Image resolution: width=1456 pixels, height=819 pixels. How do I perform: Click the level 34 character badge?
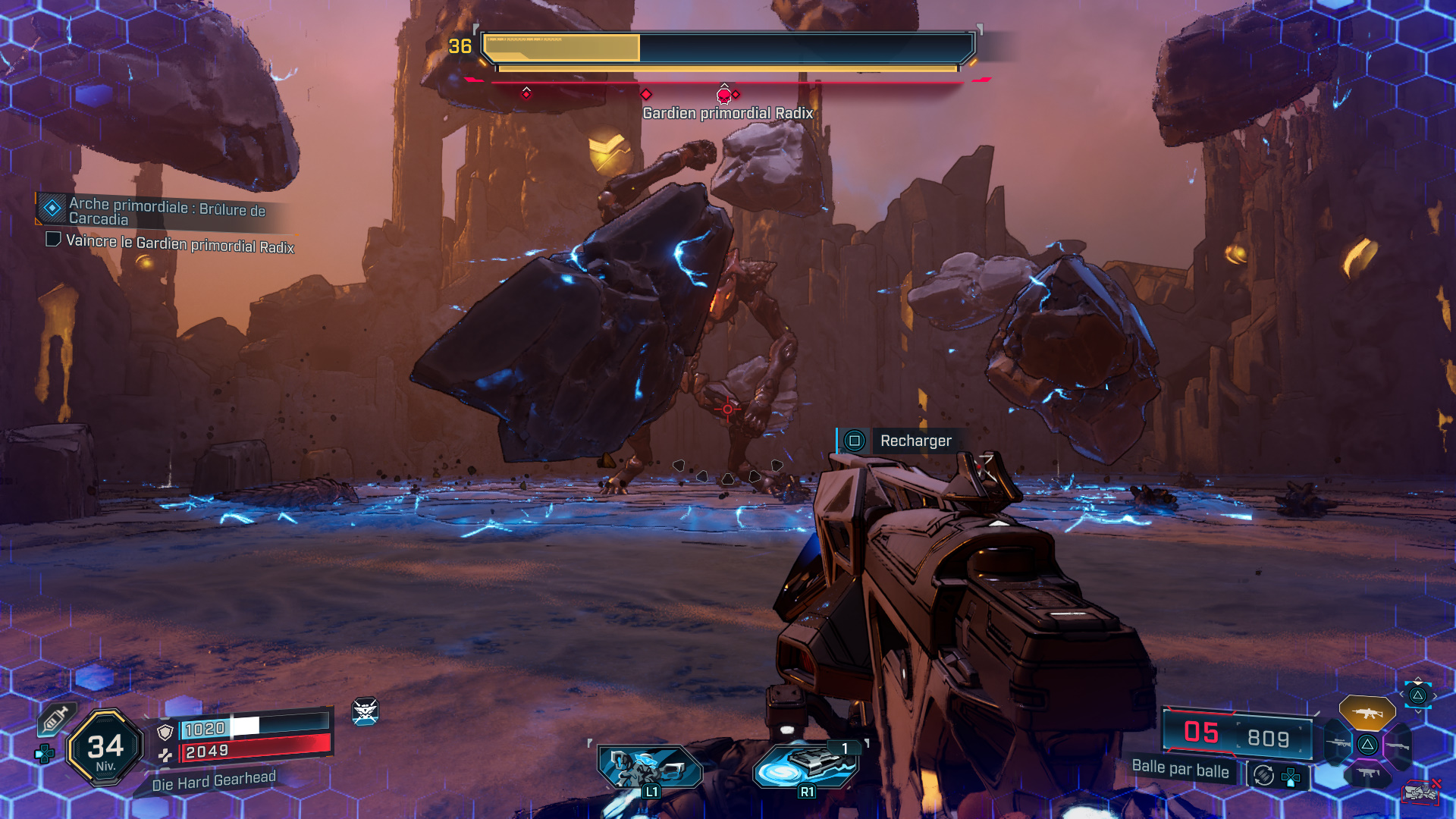pos(105,748)
